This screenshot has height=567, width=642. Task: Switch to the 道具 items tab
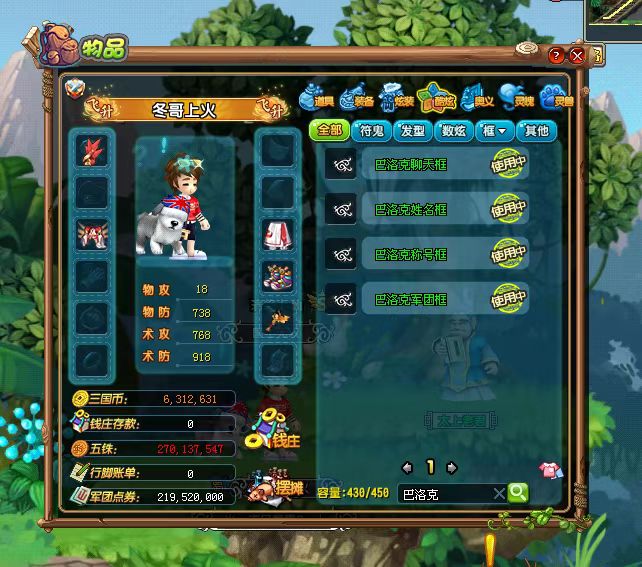click(317, 98)
